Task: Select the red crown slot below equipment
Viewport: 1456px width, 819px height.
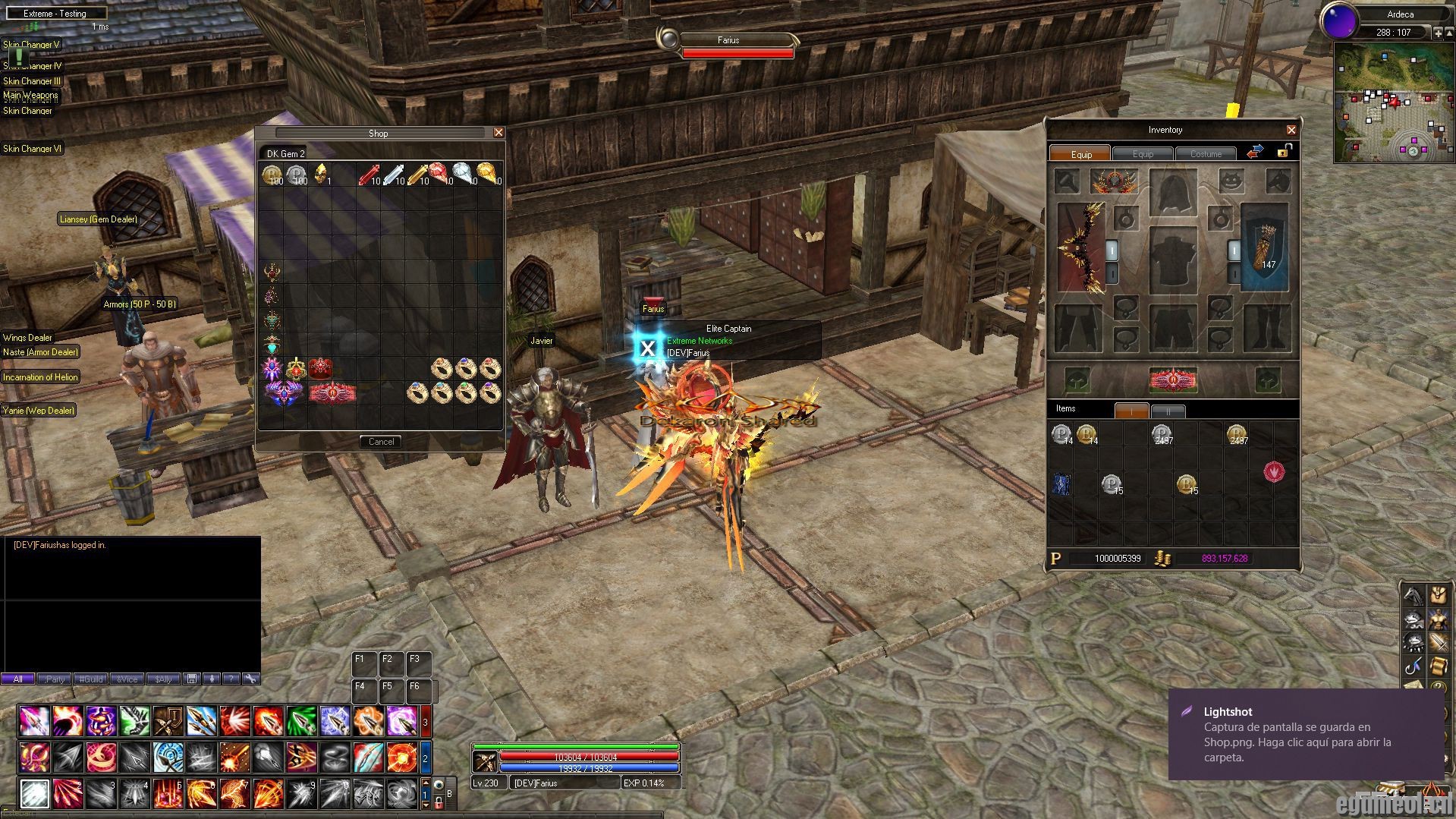Action: click(1173, 380)
